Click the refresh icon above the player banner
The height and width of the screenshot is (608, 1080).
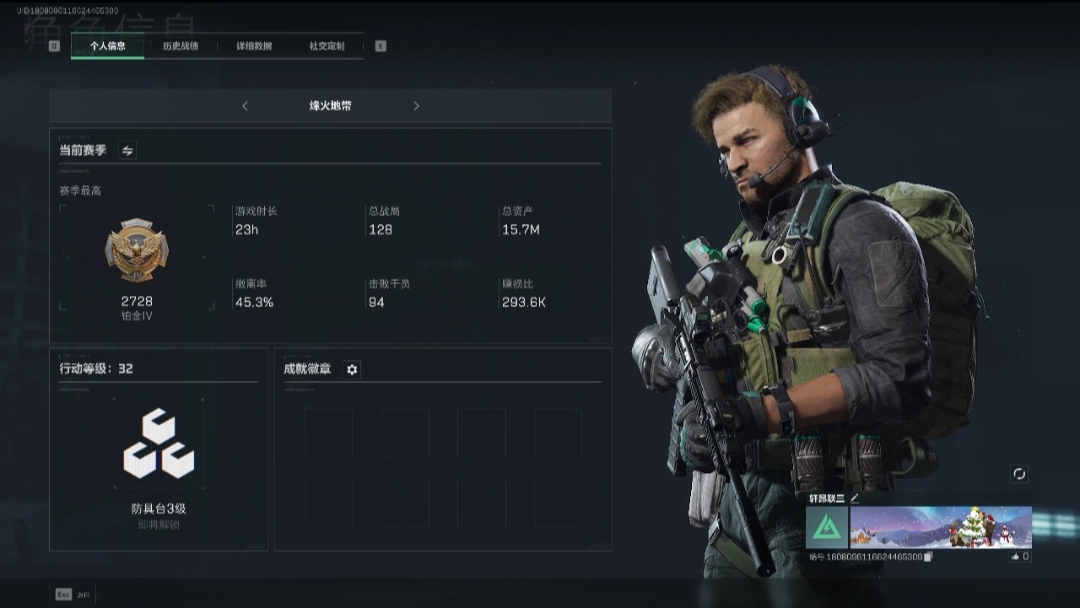coord(1019,474)
